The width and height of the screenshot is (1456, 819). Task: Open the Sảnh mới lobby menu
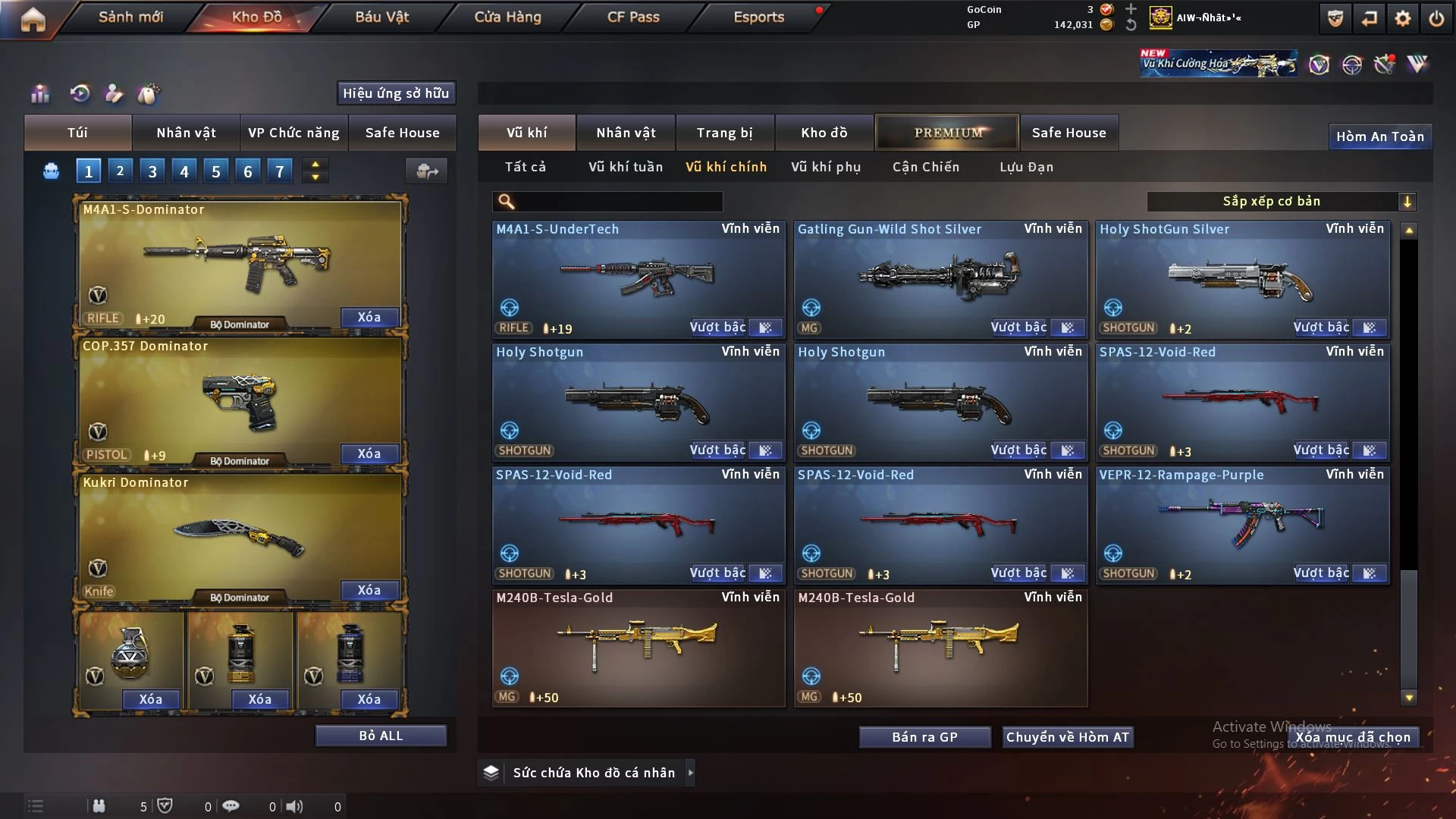click(x=130, y=17)
